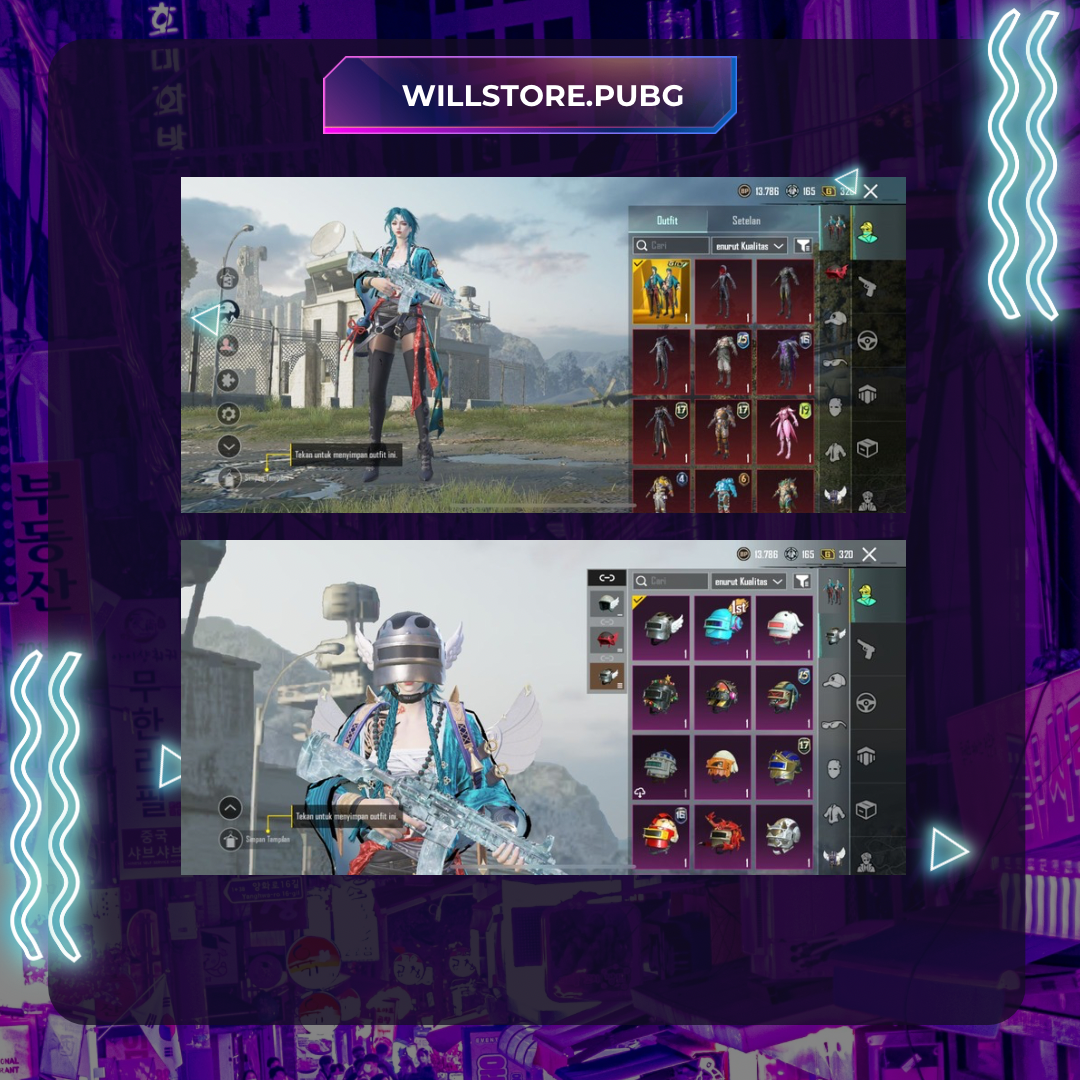
Task: Open the Setelan tab
Action: pos(746,220)
